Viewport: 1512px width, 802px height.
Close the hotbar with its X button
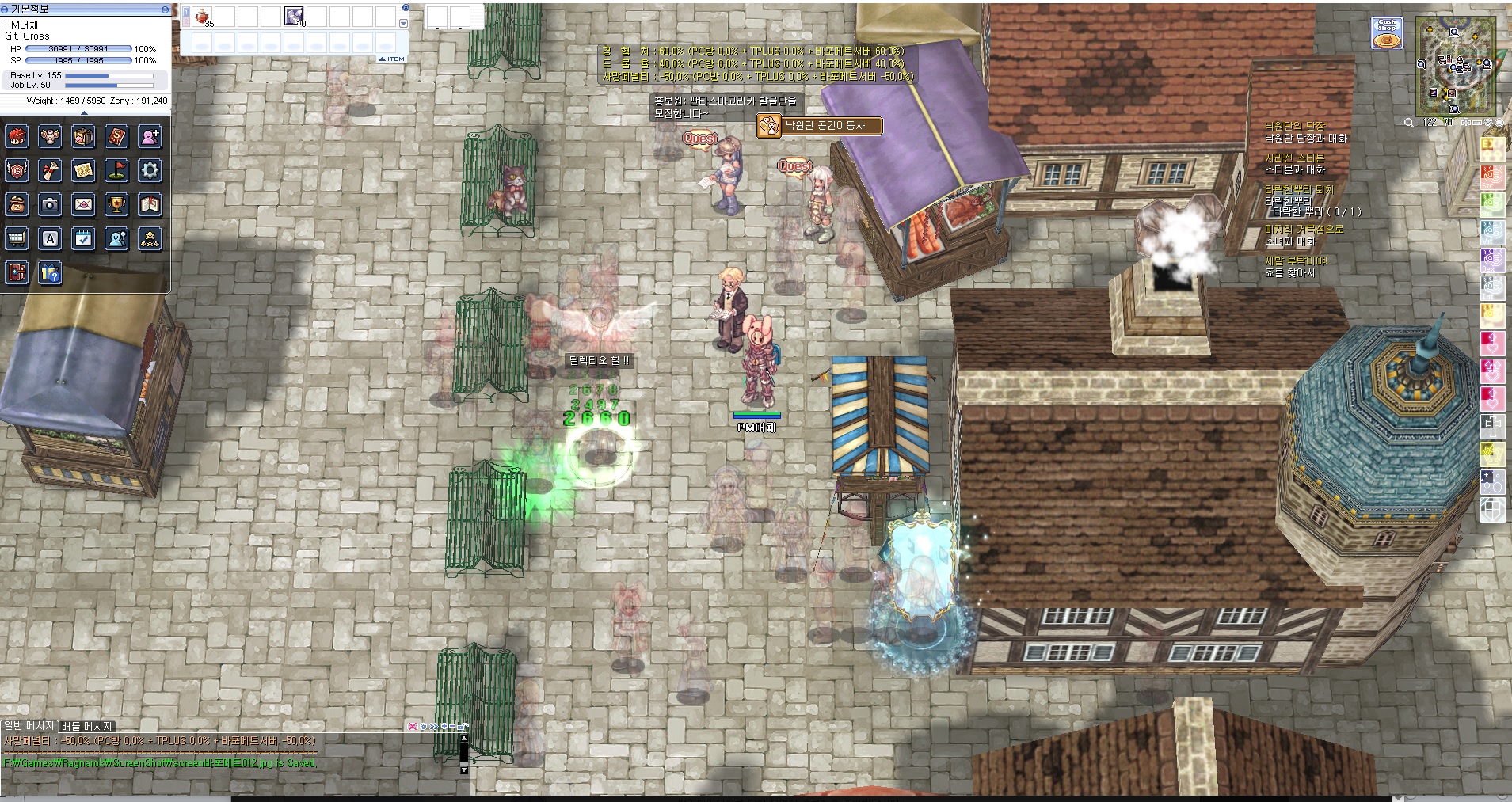pyautogui.click(x=406, y=7)
